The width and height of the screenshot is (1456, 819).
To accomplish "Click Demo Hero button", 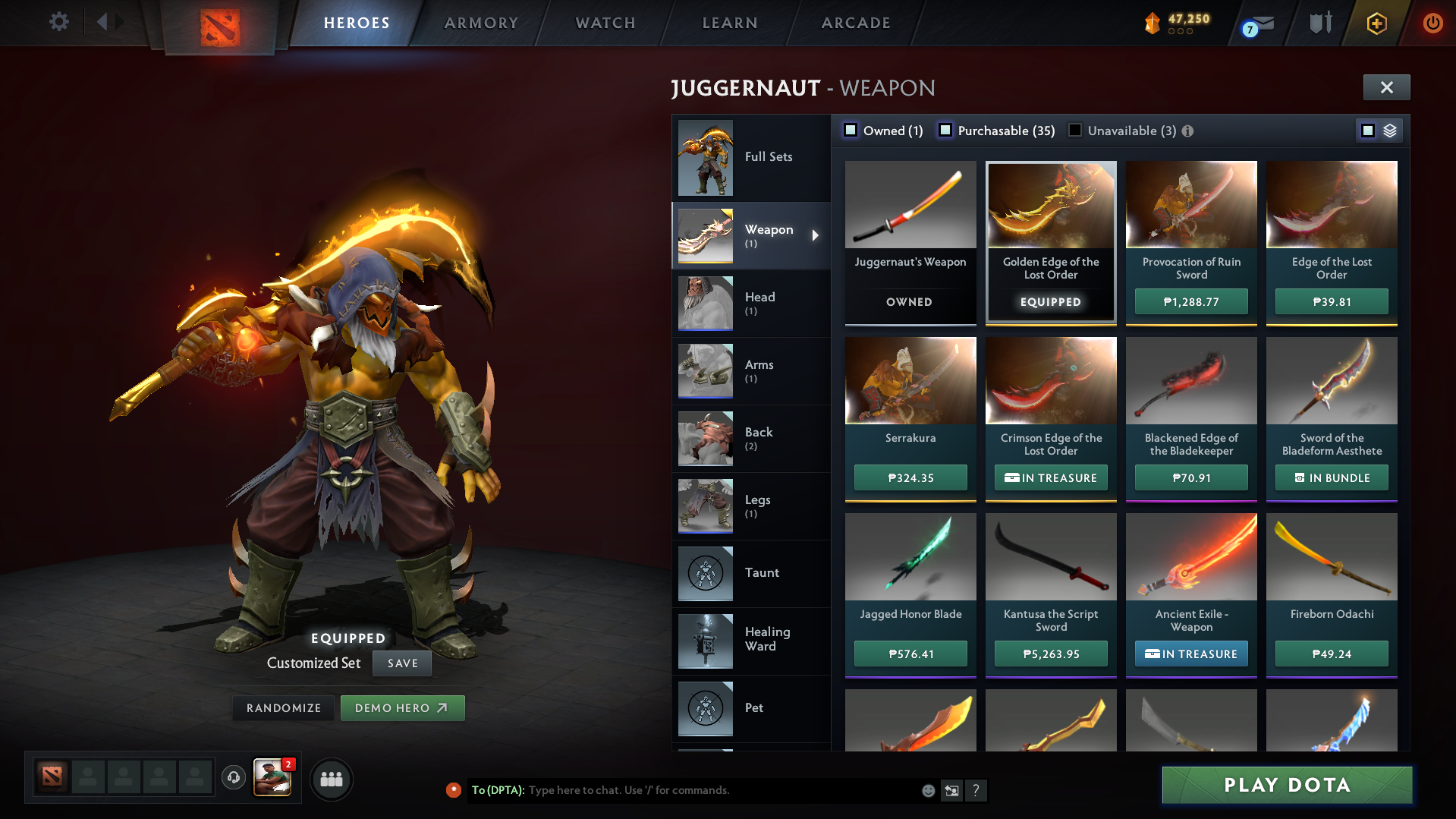I will pos(402,707).
